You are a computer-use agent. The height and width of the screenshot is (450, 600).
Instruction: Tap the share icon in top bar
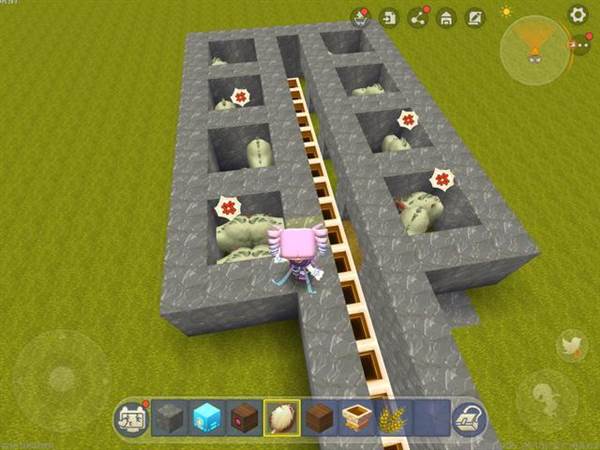[418, 18]
